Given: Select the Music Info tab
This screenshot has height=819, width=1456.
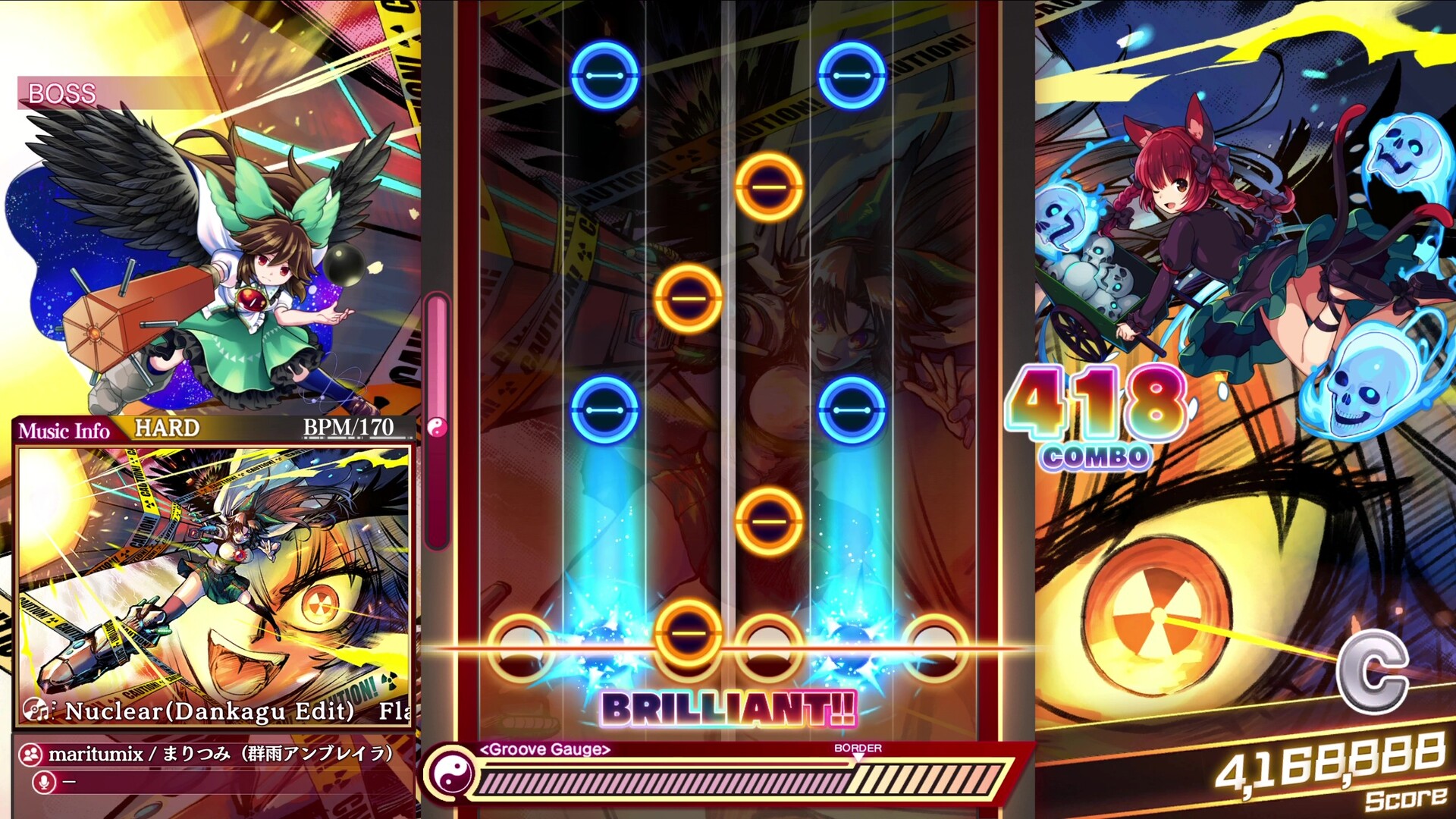Looking at the screenshot, I should (64, 429).
